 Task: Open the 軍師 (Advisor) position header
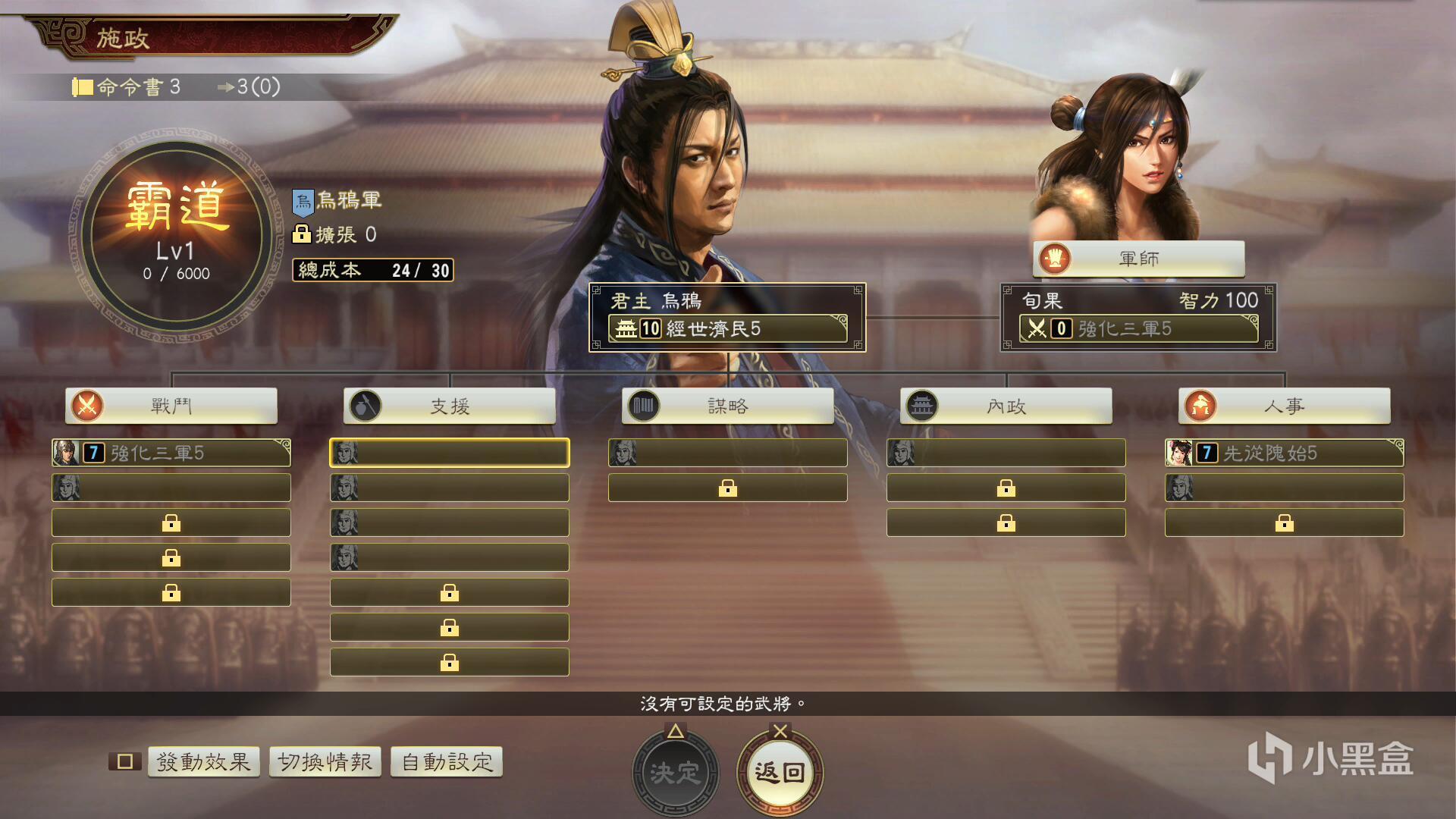click(x=1138, y=259)
